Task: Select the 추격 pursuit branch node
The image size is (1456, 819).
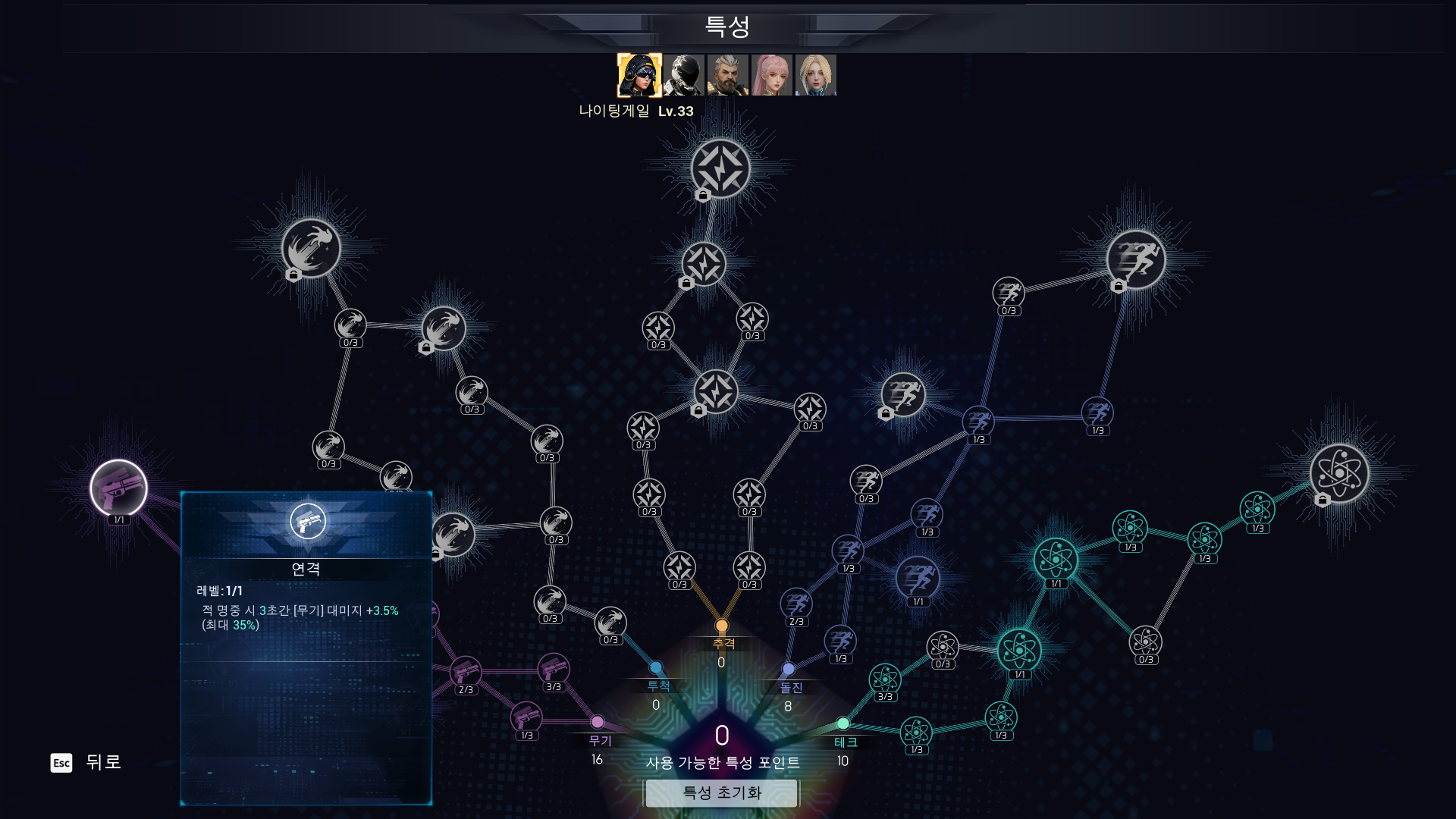Action: pyautogui.click(x=722, y=626)
